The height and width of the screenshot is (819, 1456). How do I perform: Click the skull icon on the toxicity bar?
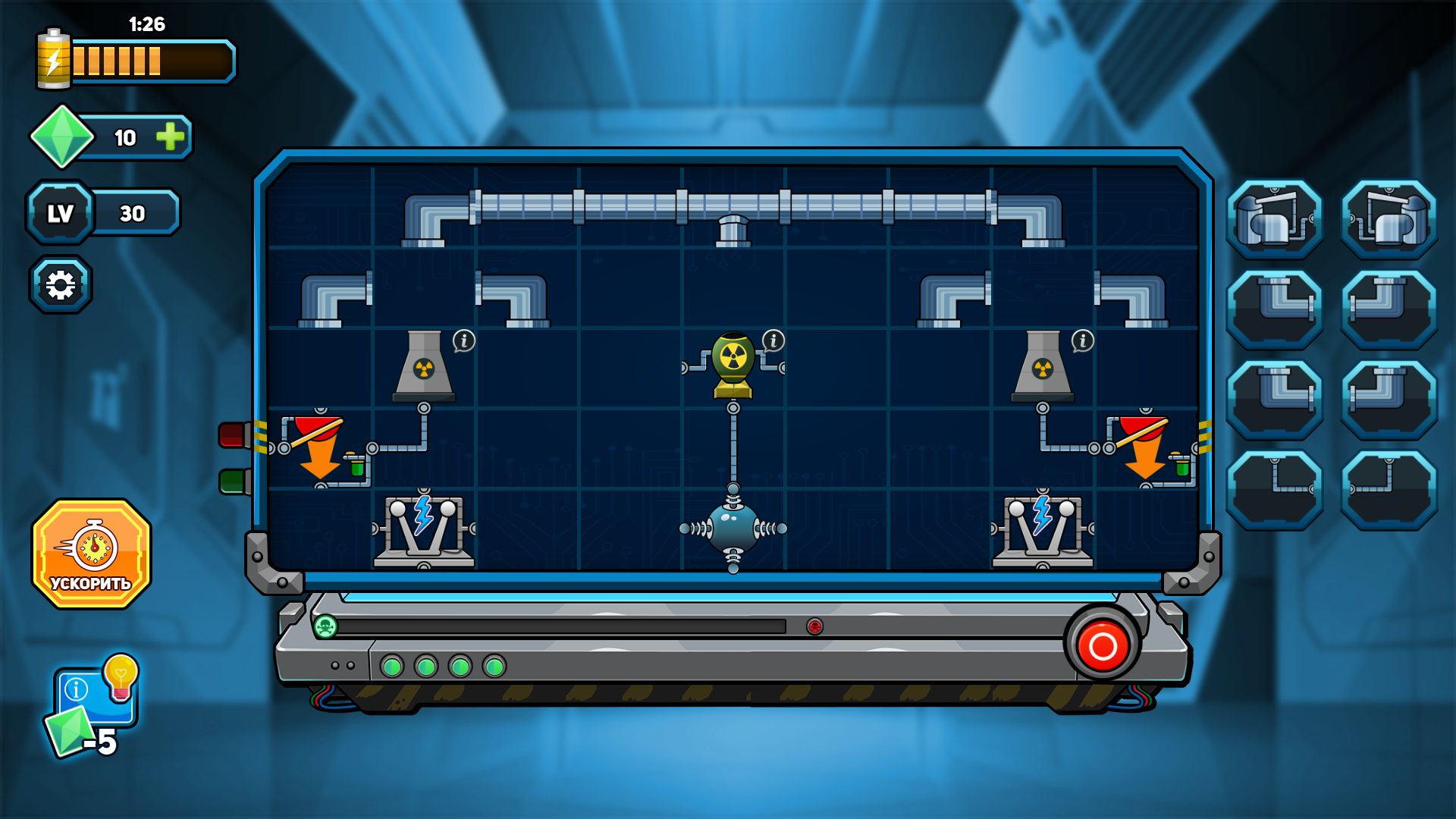coord(325,628)
